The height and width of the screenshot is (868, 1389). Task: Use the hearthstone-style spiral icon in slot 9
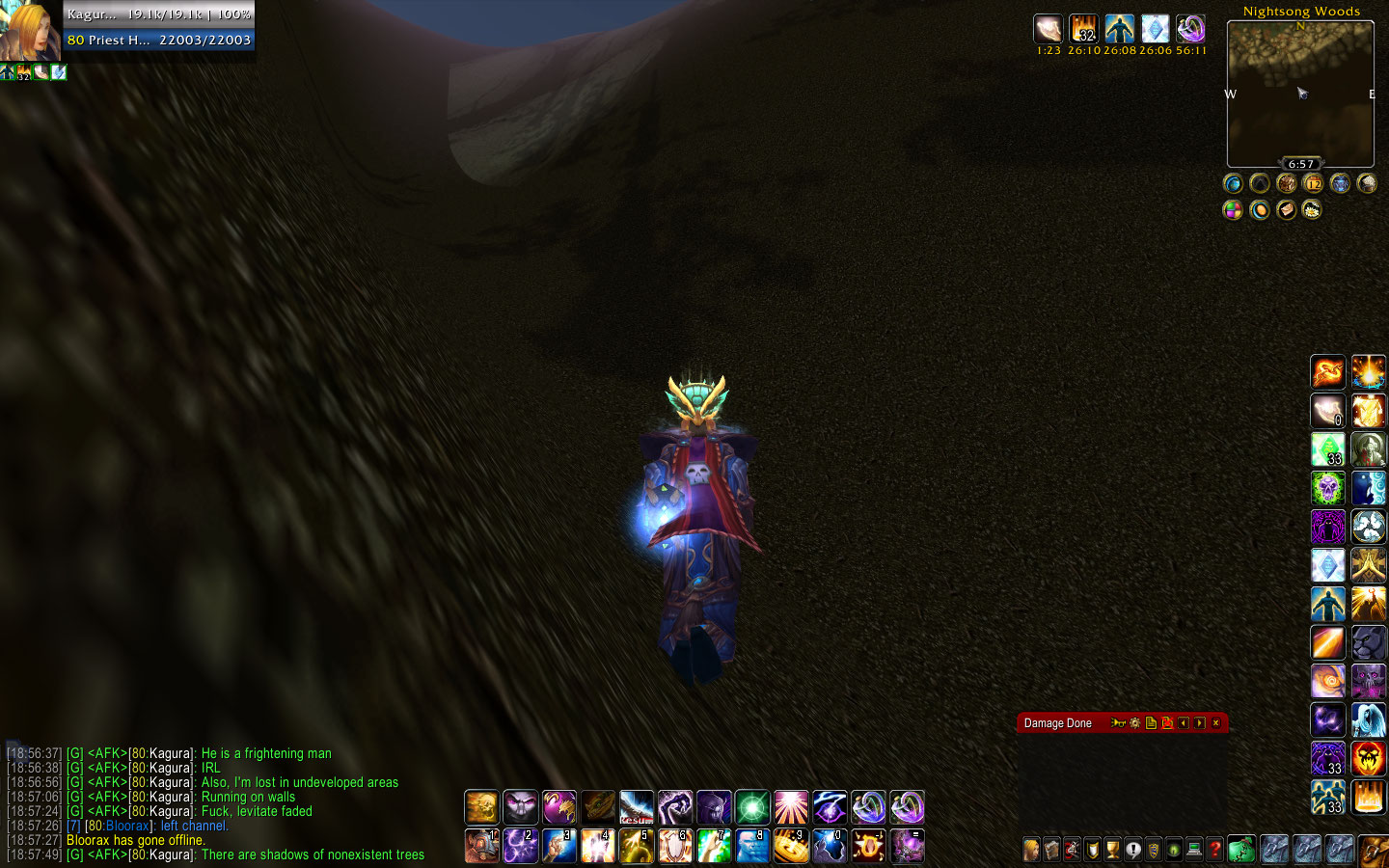791,846
